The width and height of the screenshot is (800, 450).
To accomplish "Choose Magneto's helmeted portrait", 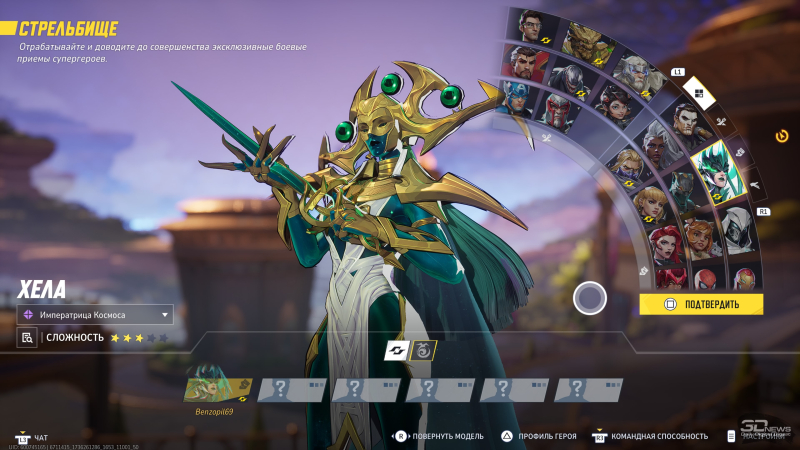I will (x=556, y=111).
